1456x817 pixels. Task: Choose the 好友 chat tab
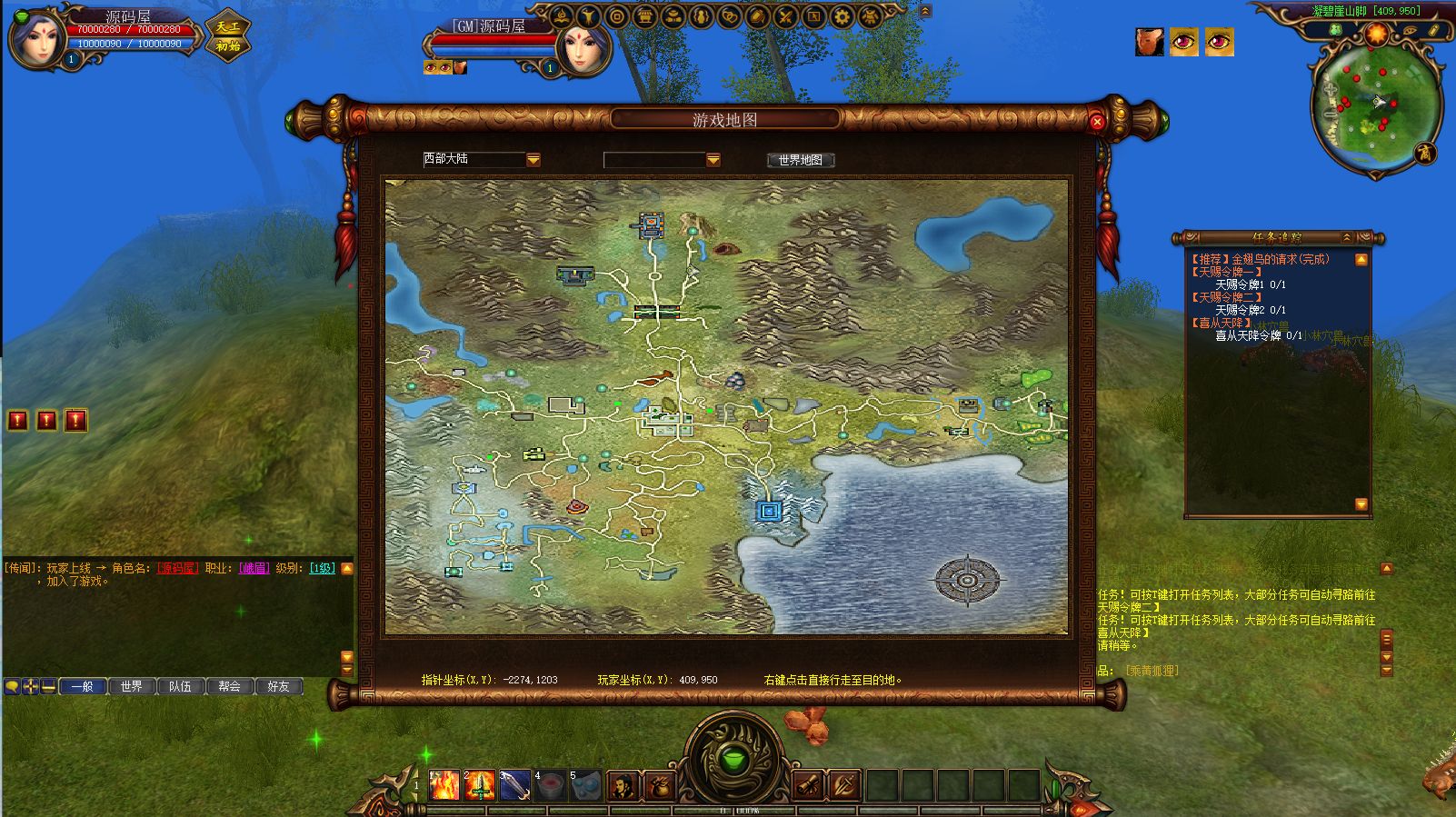(278, 687)
